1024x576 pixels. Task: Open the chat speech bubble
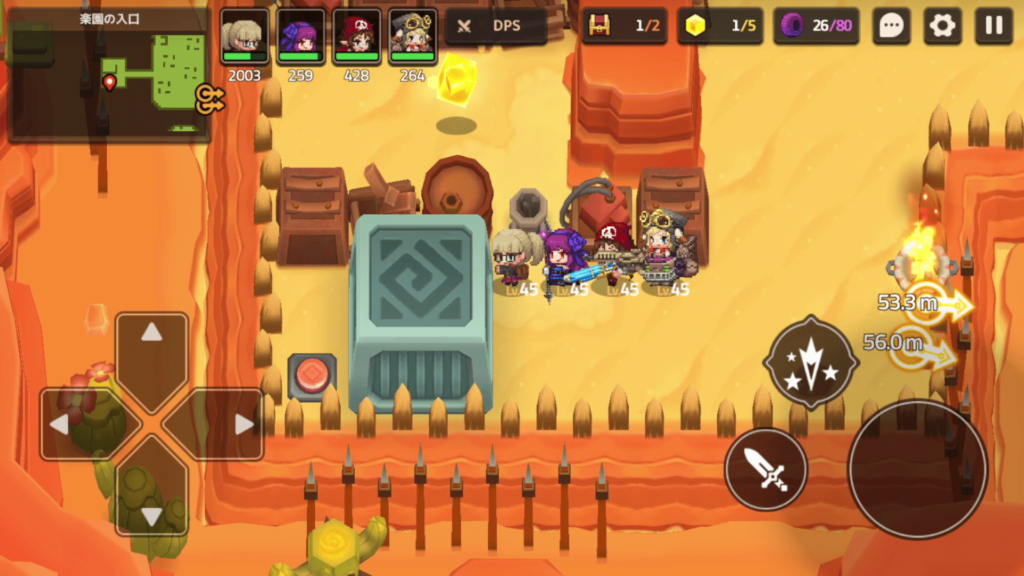891,26
